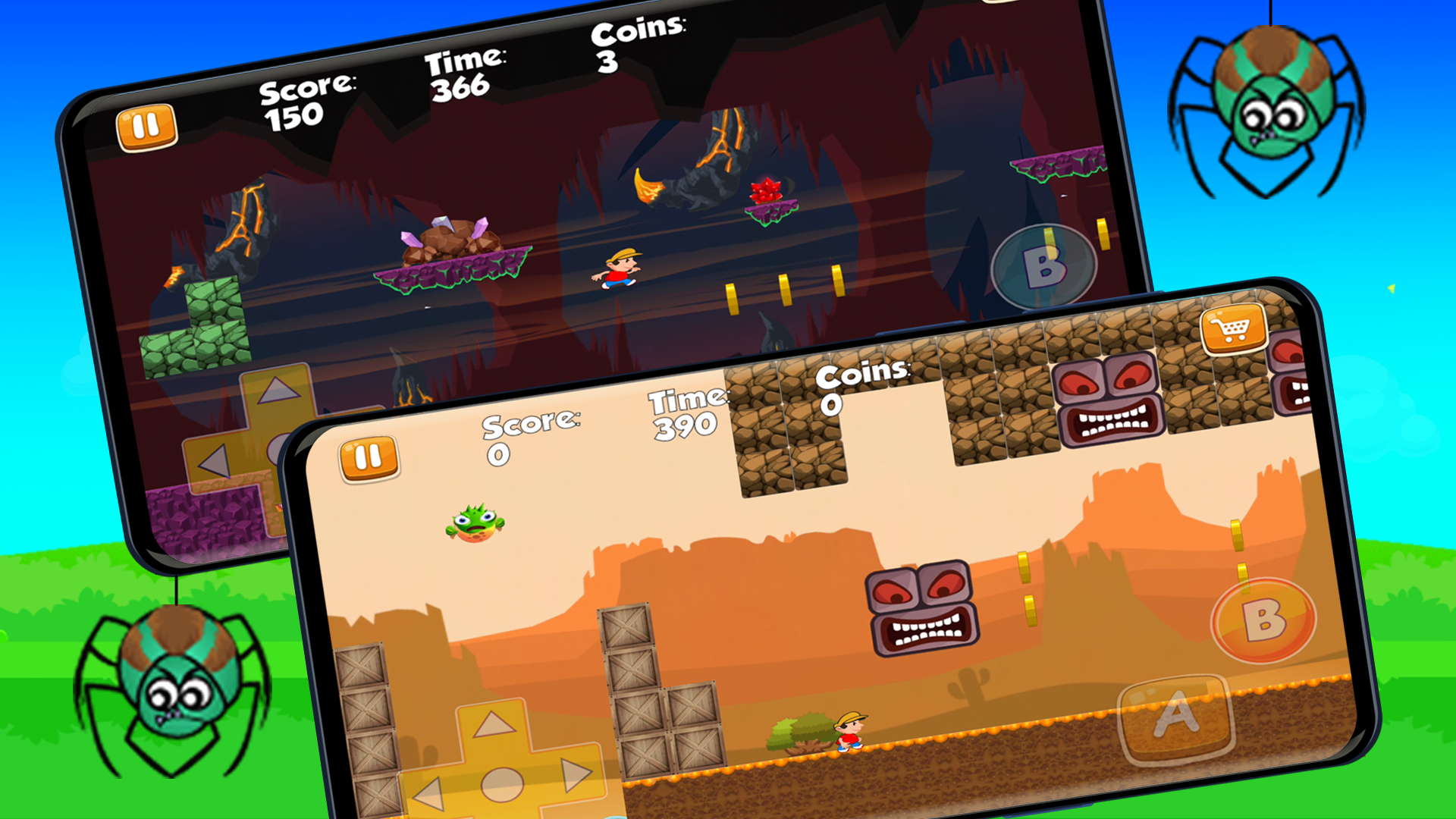Click the desert level D-pad right arrow

pos(576,775)
